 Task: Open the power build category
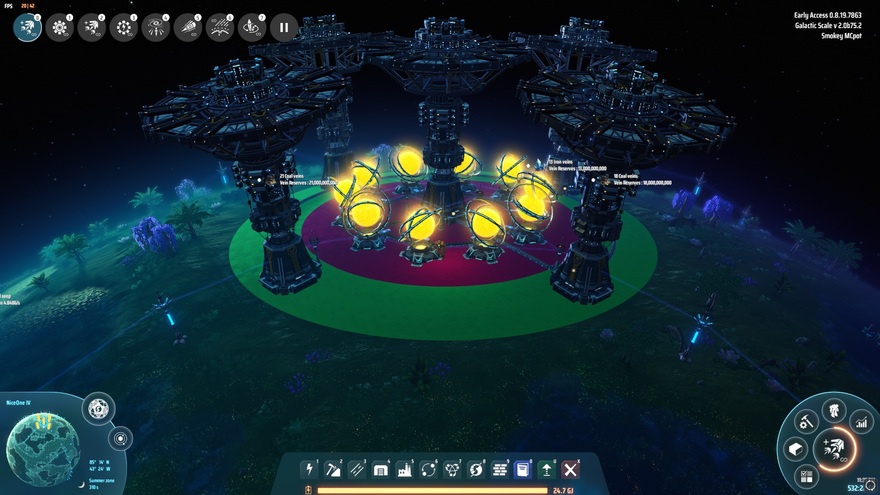point(310,468)
